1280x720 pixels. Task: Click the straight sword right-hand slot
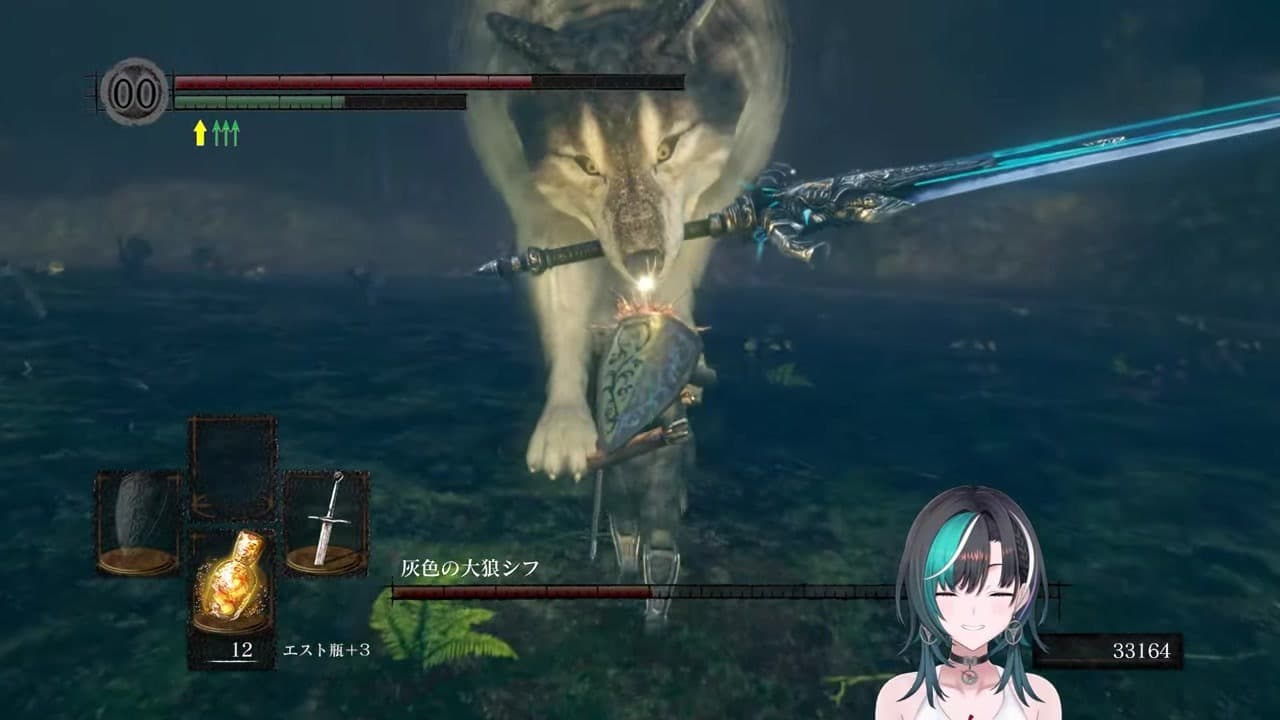click(326, 523)
